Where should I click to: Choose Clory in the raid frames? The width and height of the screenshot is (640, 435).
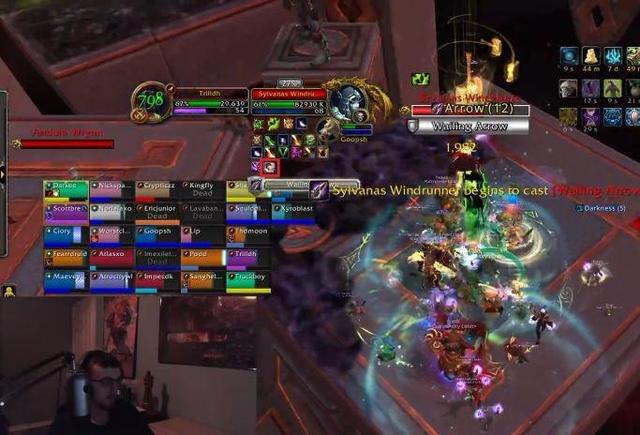point(65,234)
